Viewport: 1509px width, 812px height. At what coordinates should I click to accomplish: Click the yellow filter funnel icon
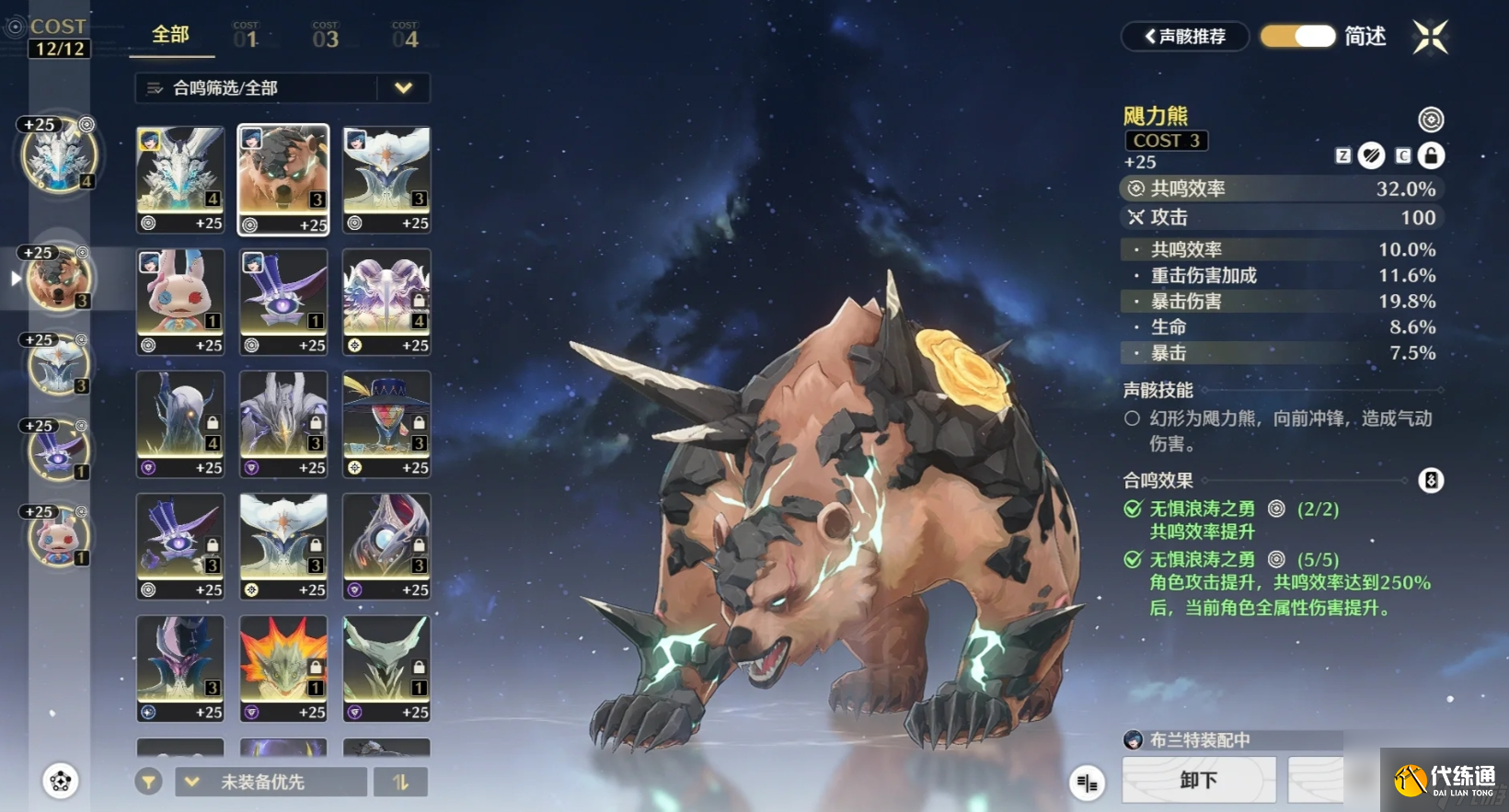point(148,782)
